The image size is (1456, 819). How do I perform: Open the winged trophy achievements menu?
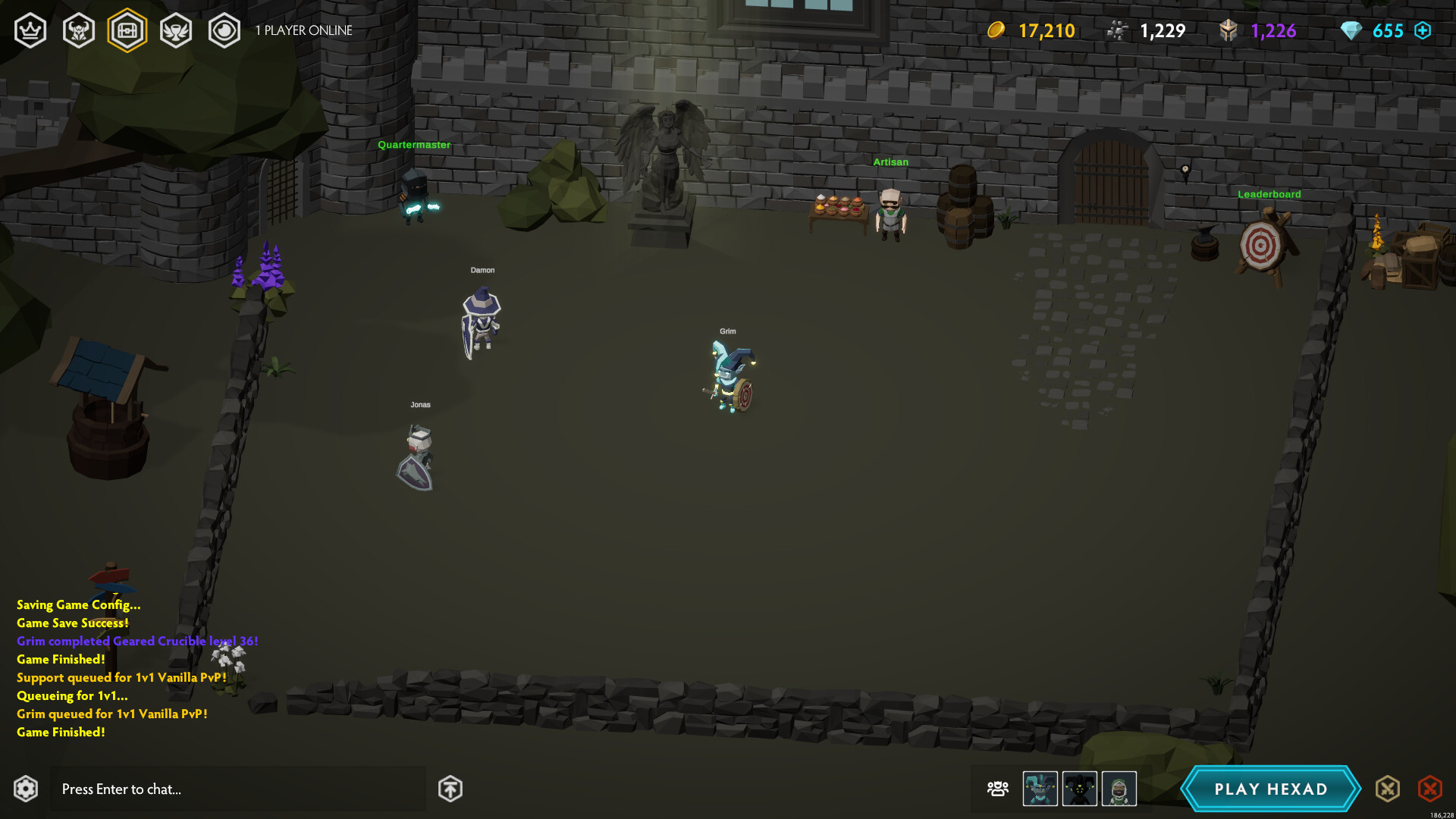click(x=176, y=30)
